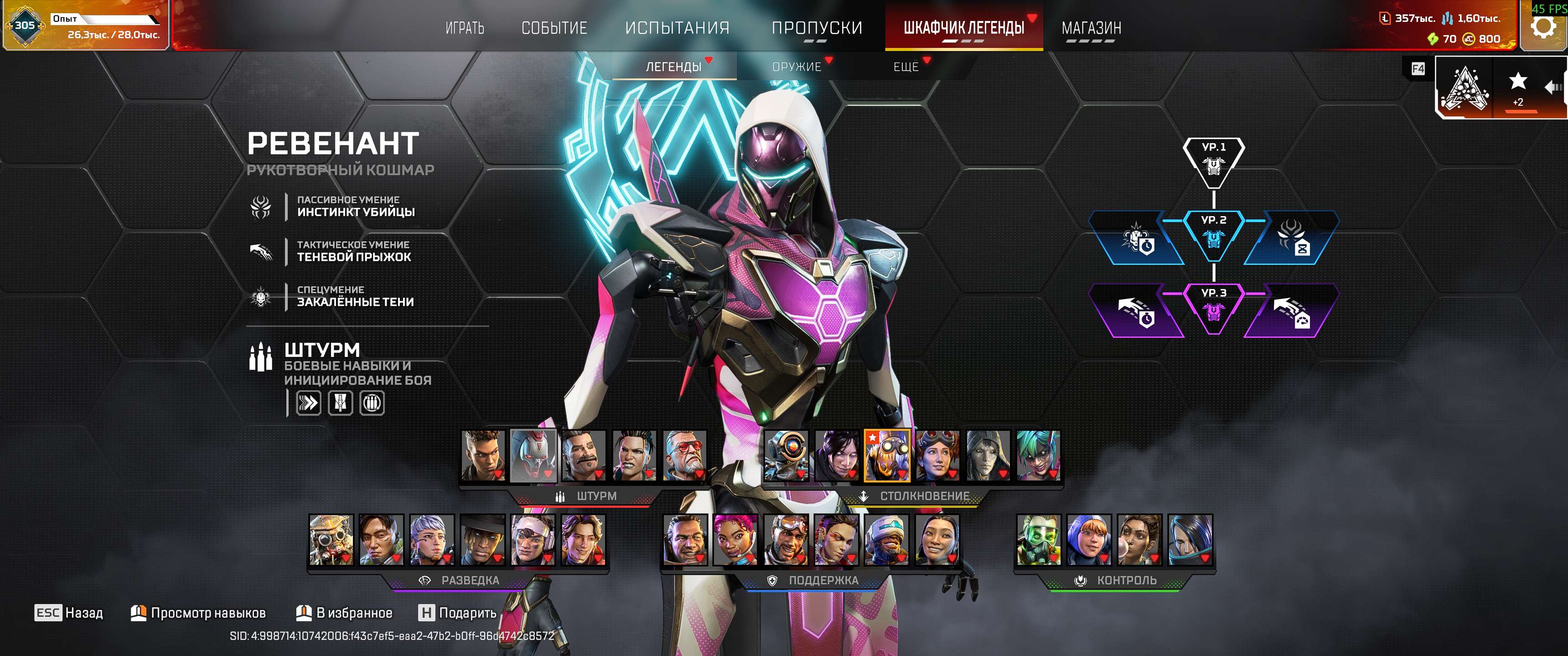
Task: Go to the ИСПЫТАНИЯ tab
Action: point(677,28)
